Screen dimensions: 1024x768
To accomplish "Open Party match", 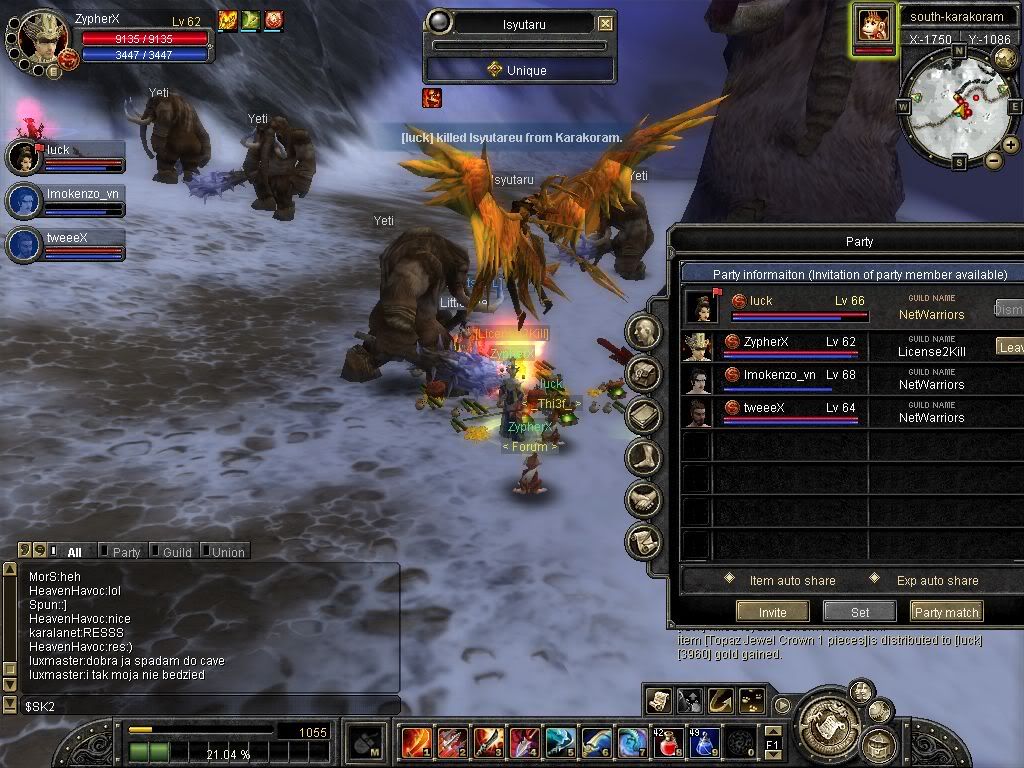I will (x=946, y=612).
